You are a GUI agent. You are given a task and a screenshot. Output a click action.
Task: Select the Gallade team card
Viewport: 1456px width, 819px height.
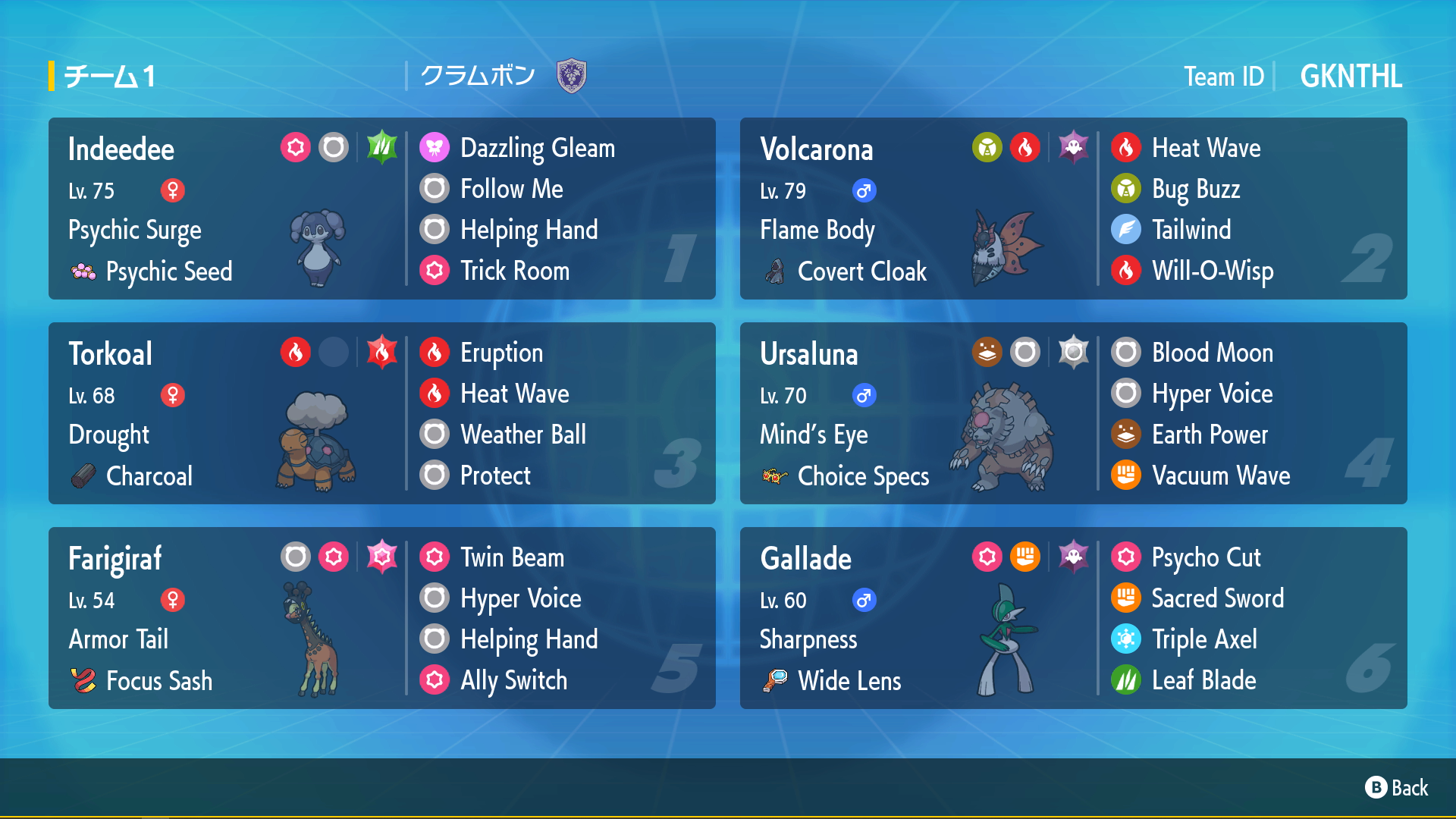[x=1073, y=618]
